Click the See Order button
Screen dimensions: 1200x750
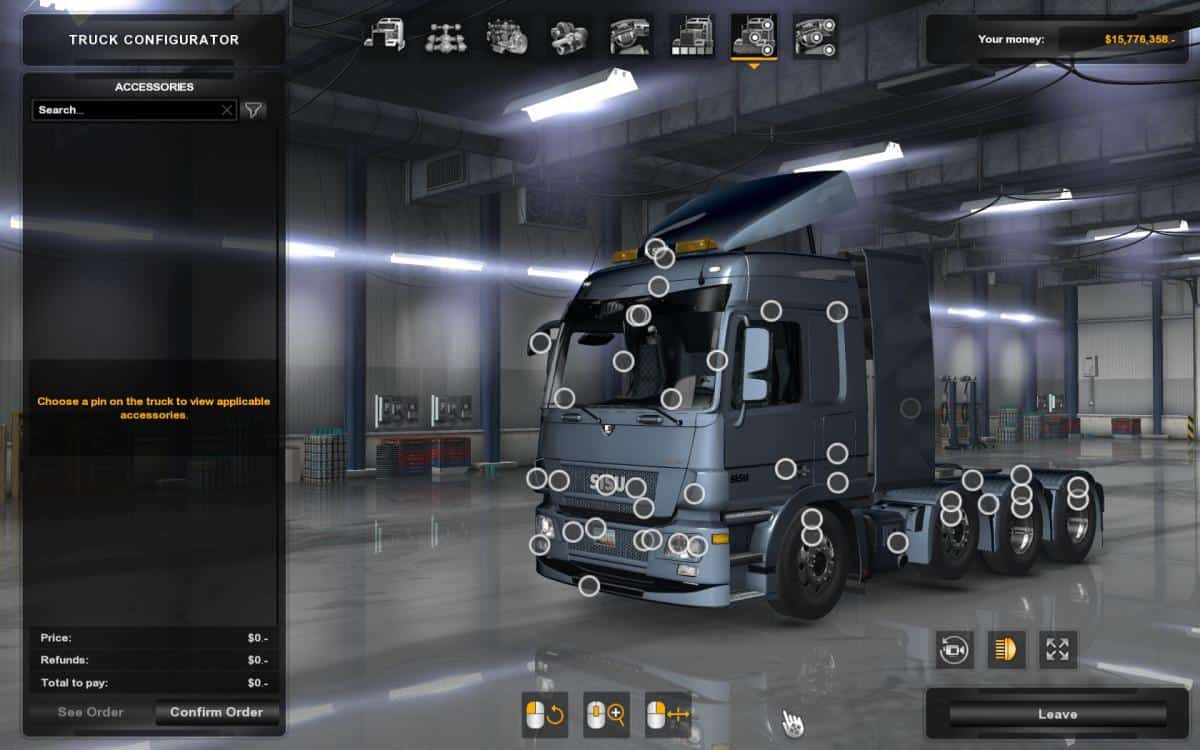pos(90,712)
